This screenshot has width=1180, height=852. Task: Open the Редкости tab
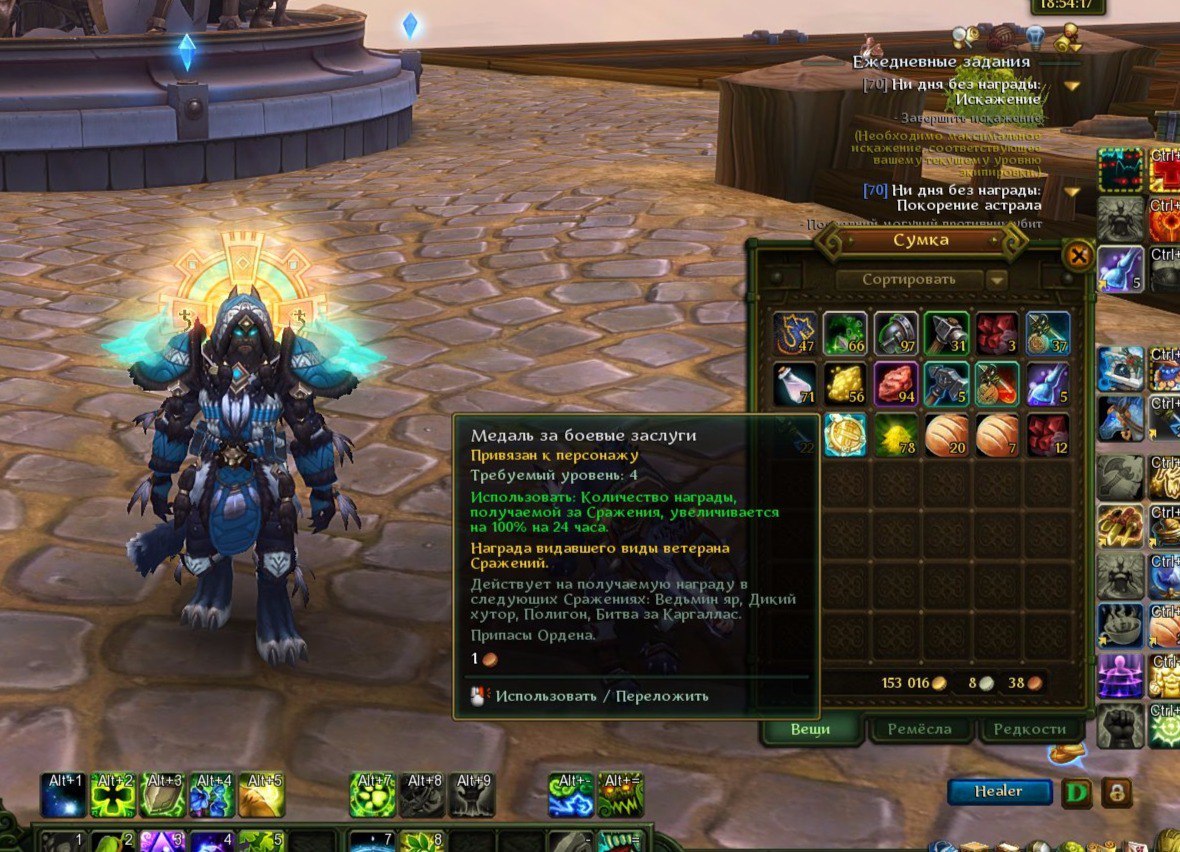point(1030,730)
